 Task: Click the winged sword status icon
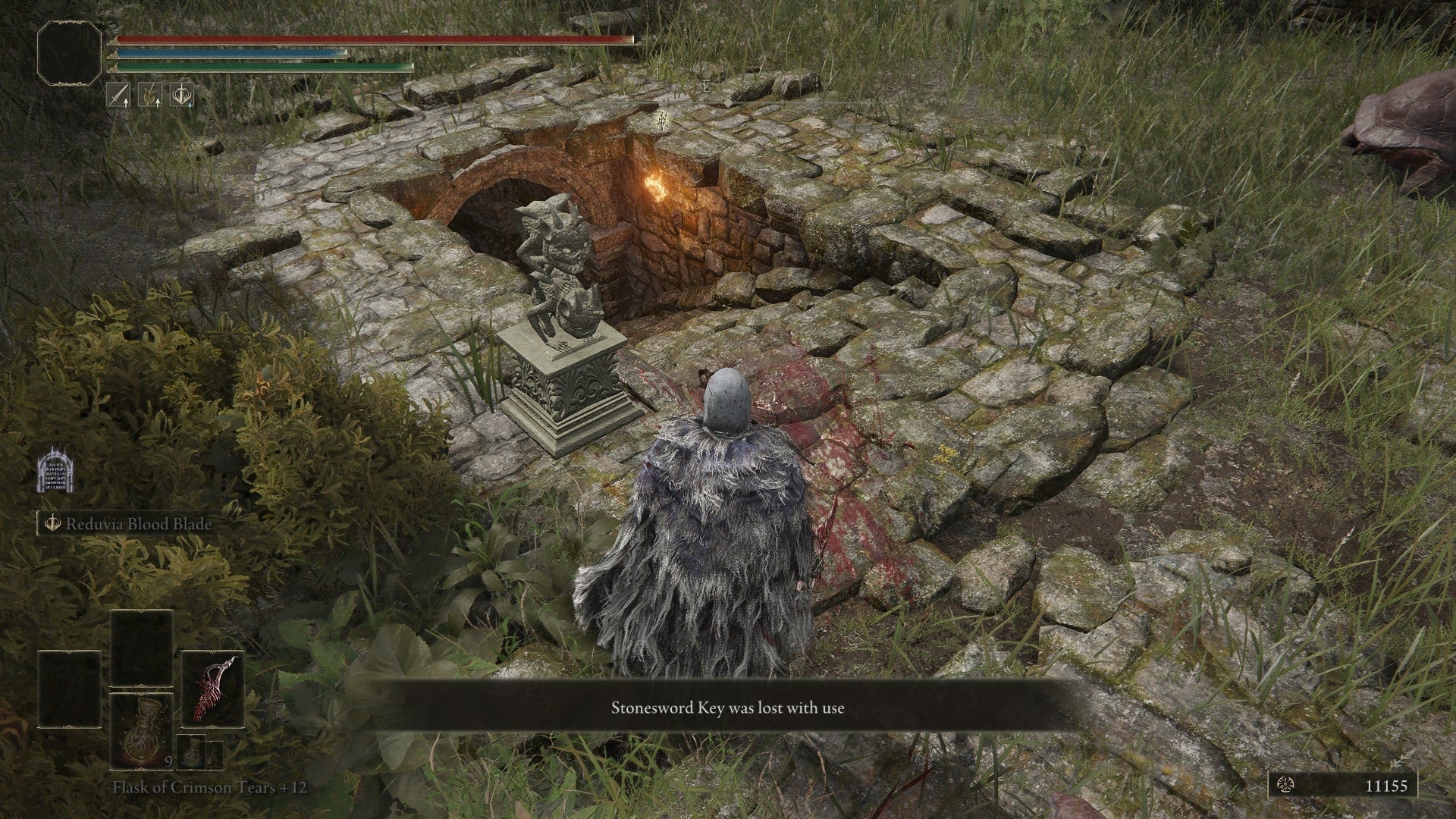182,95
